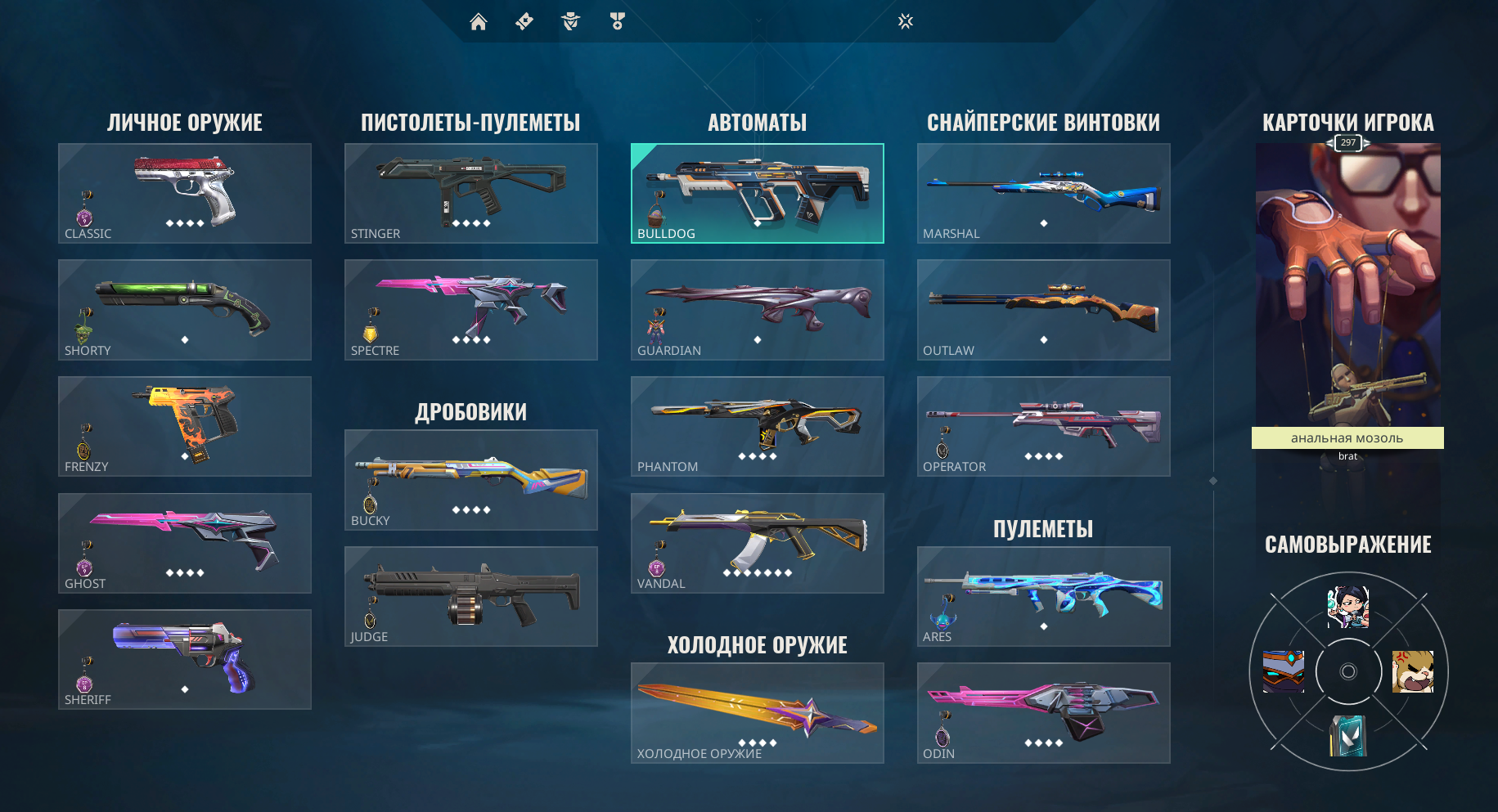Select the Marshal sniper slot

pyautogui.click(x=1043, y=193)
